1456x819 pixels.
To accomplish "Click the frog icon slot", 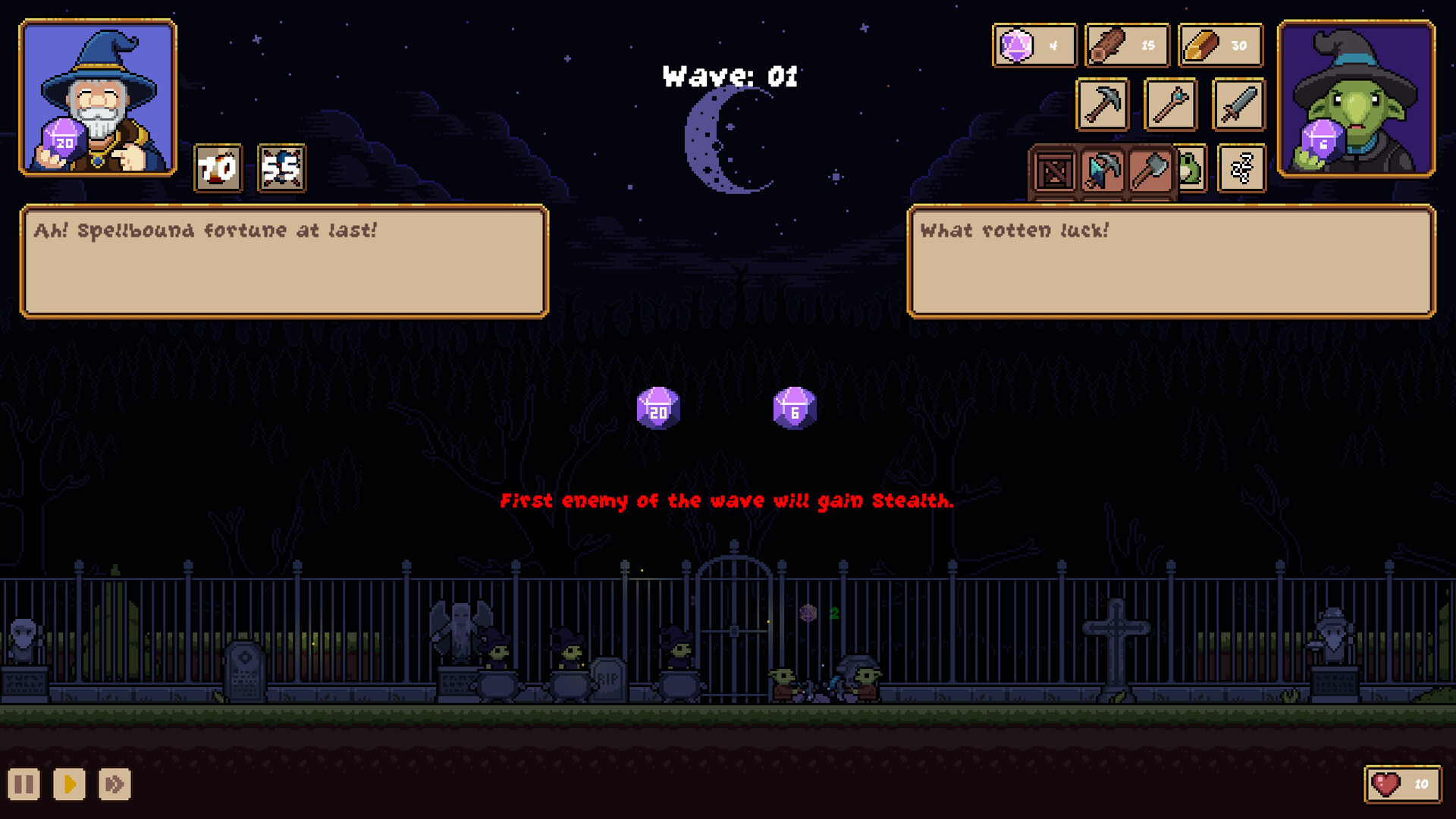I will [x=1192, y=168].
